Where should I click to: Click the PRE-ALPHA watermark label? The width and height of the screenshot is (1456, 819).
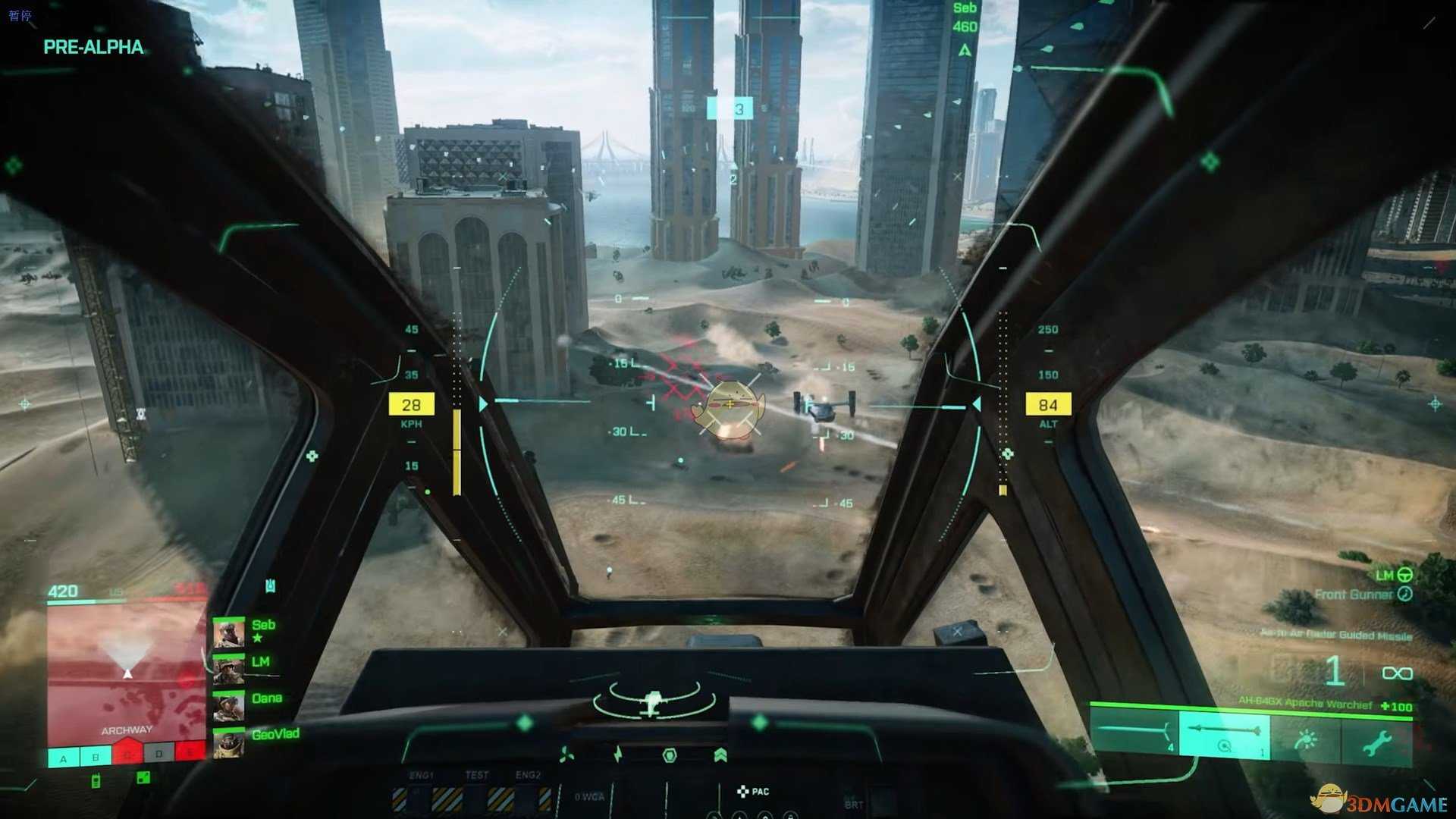pyautogui.click(x=93, y=47)
